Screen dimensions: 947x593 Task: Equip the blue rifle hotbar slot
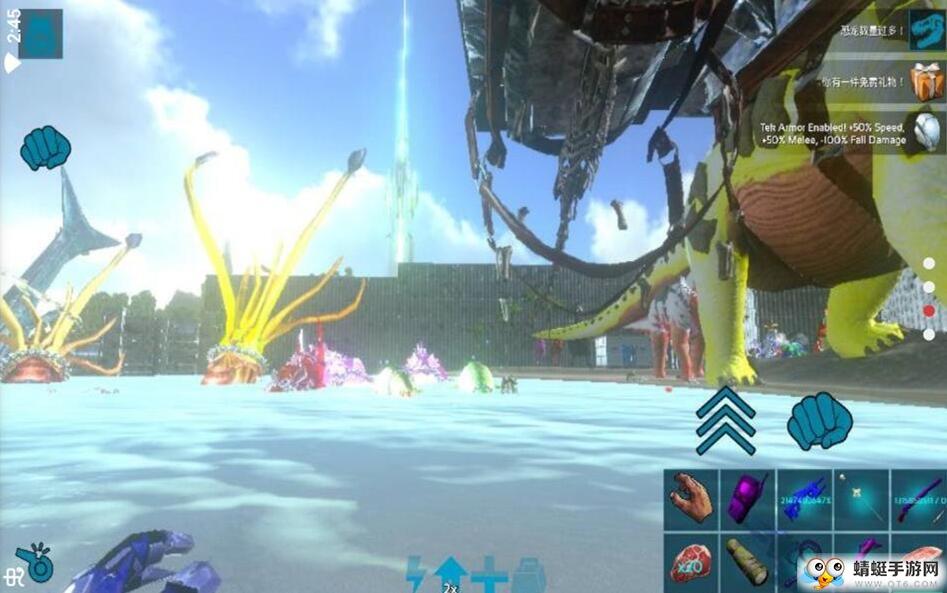click(805, 498)
